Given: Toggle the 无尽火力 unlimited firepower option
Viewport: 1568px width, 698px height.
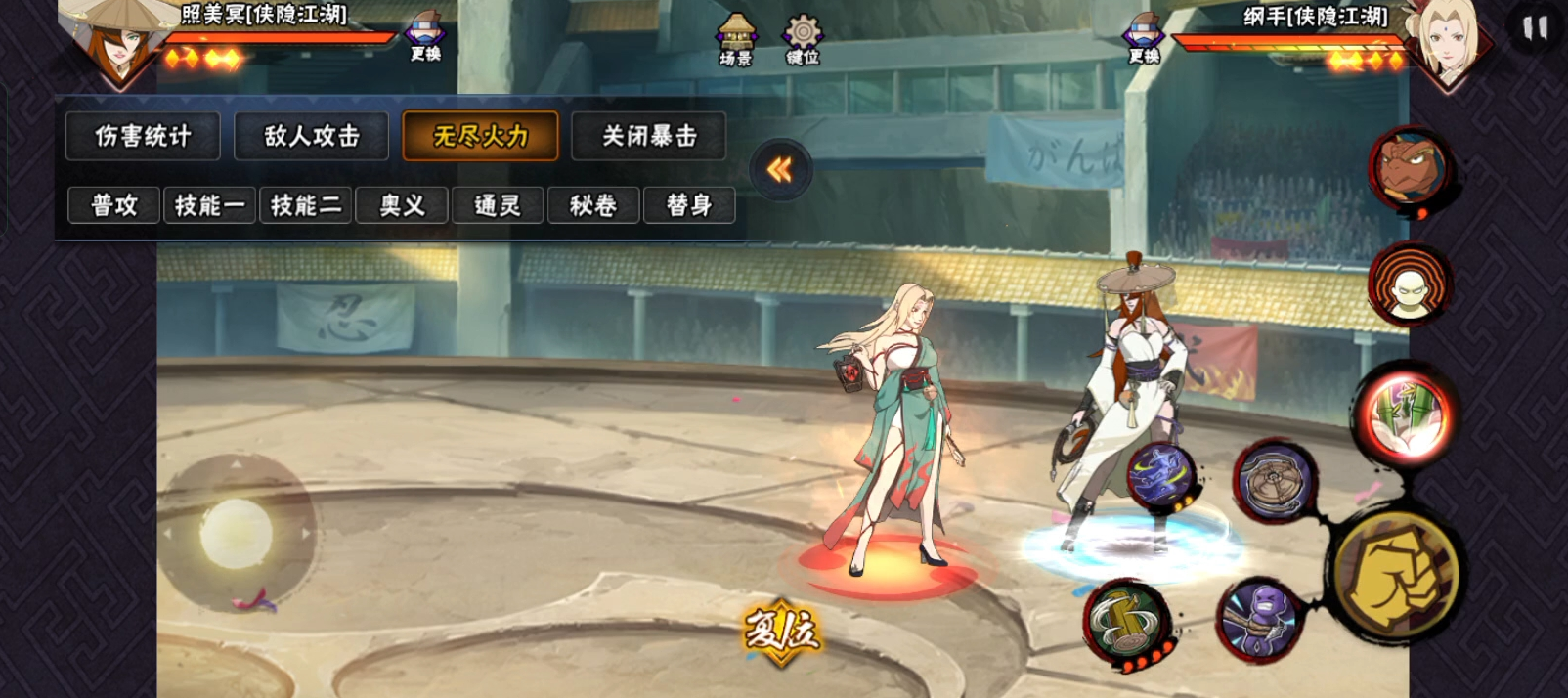Looking at the screenshot, I should [480, 136].
